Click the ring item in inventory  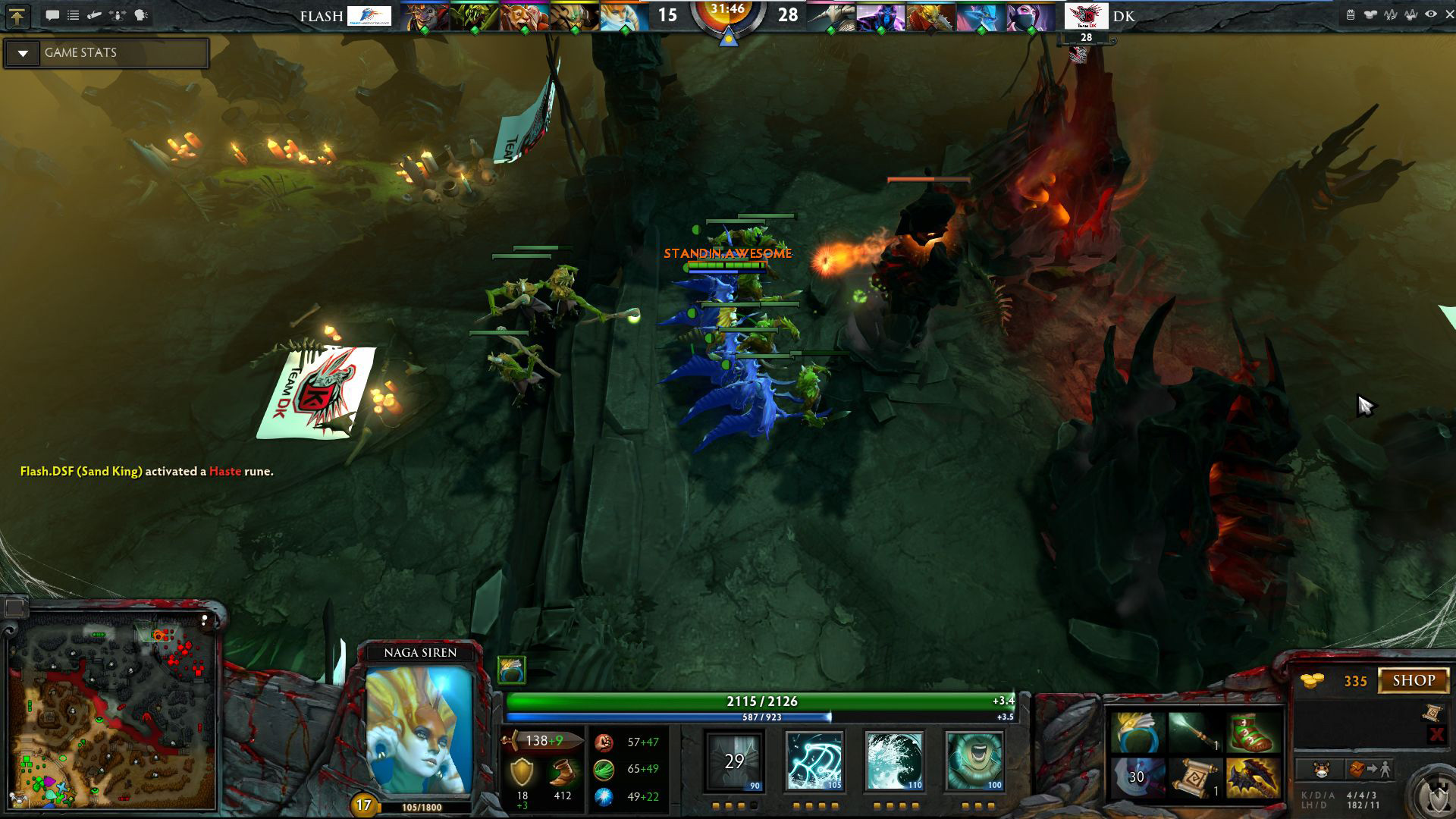coord(1137,733)
